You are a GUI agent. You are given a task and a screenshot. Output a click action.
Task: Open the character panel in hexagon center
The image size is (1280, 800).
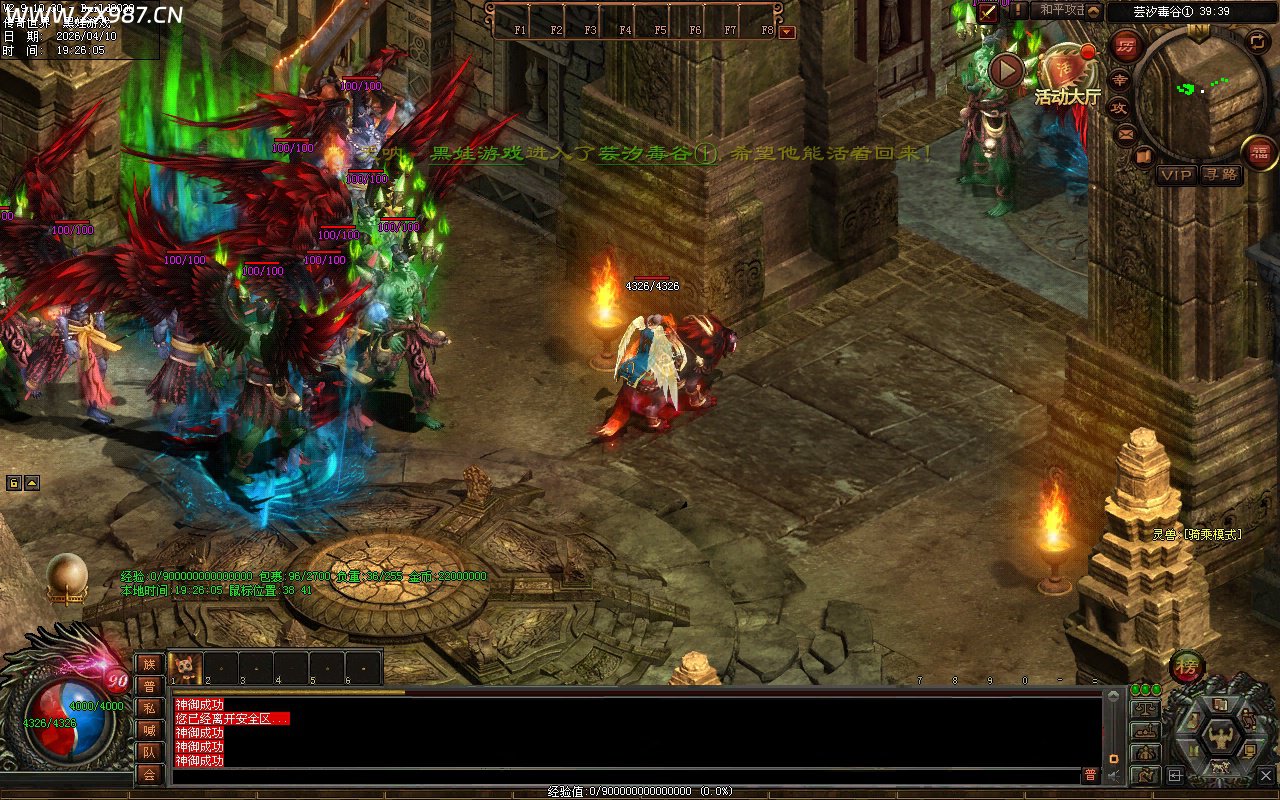(x=1220, y=736)
